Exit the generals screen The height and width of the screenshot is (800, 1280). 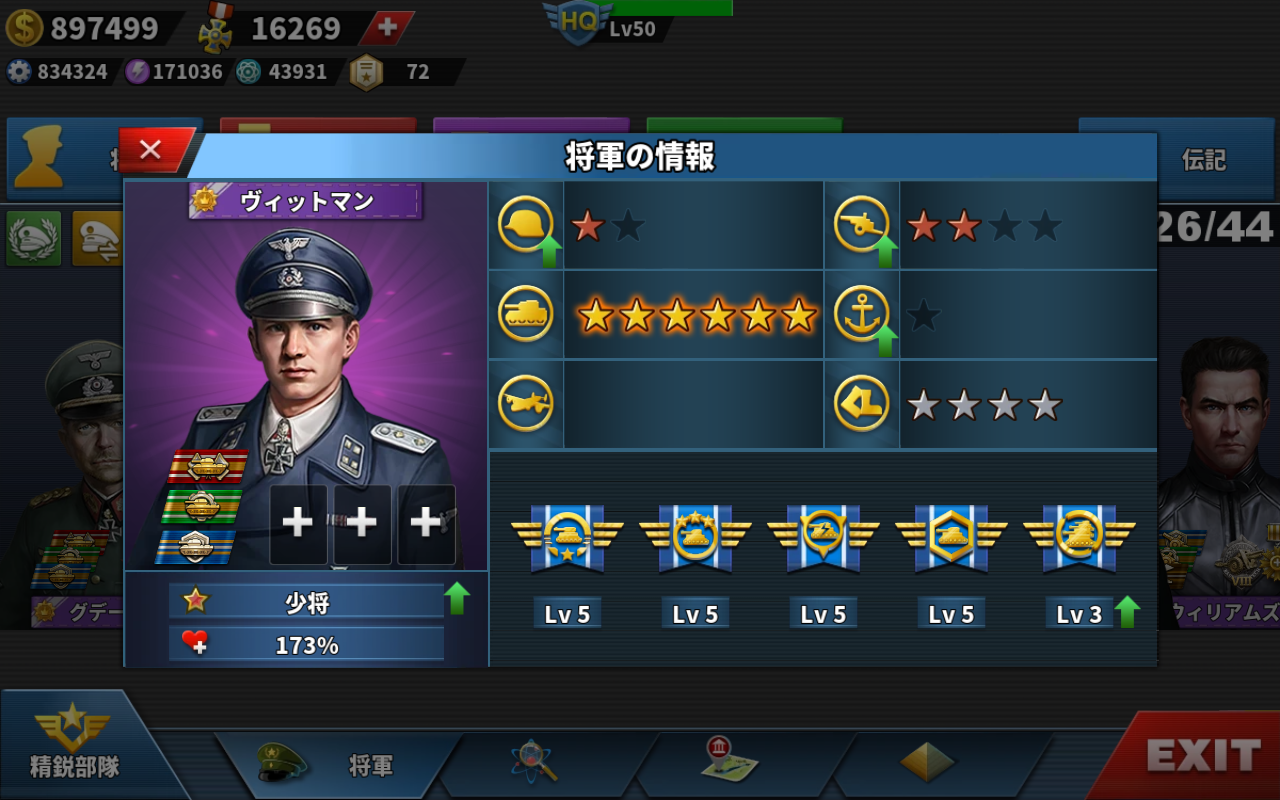pyautogui.click(x=1202, y=756)
